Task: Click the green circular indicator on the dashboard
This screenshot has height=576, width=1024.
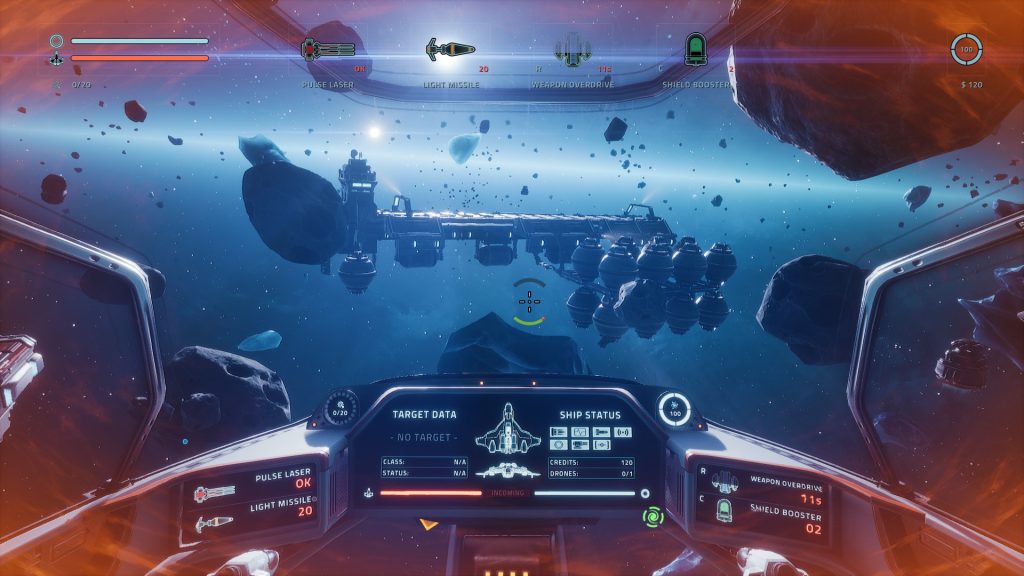Action: 652,517
